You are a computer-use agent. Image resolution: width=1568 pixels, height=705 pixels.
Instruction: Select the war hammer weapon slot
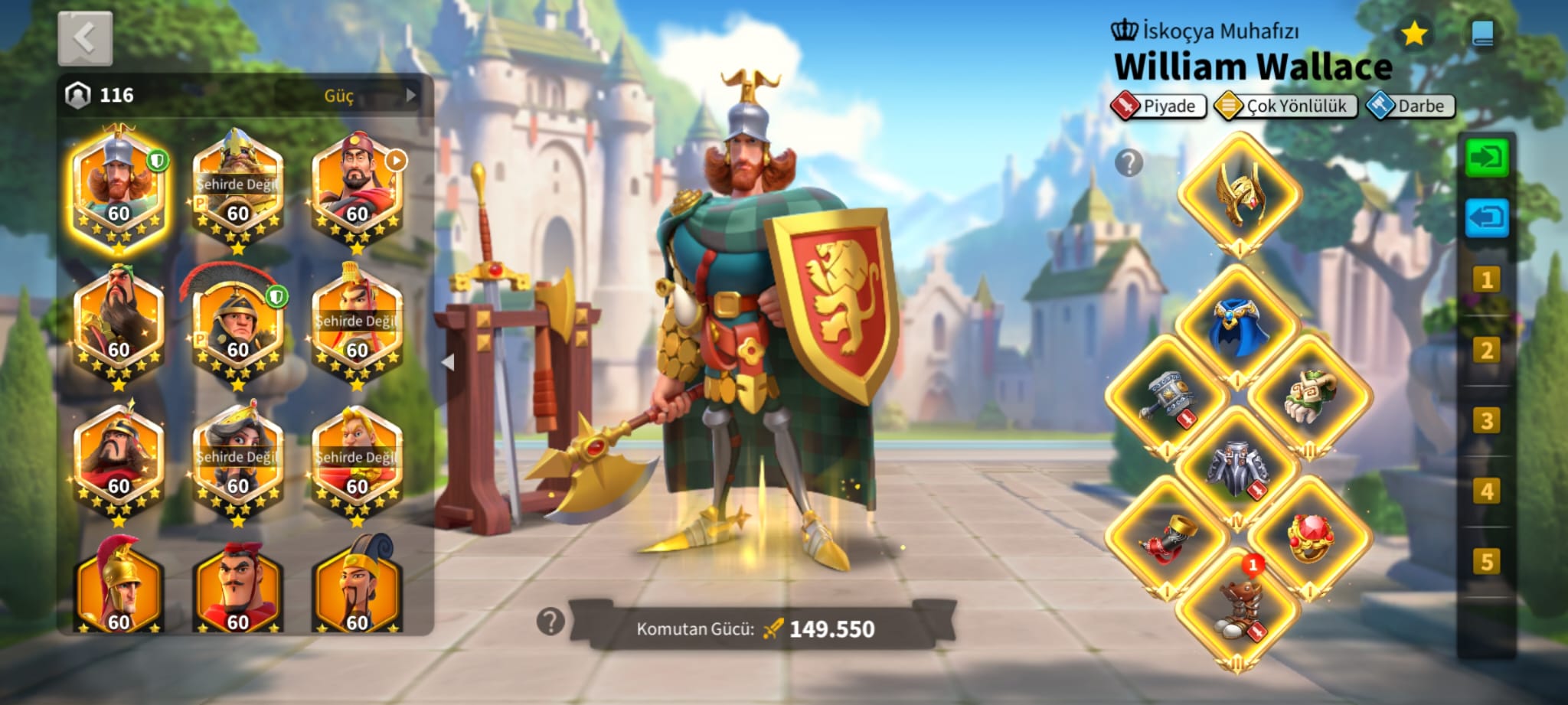[x=1168, y=397]
